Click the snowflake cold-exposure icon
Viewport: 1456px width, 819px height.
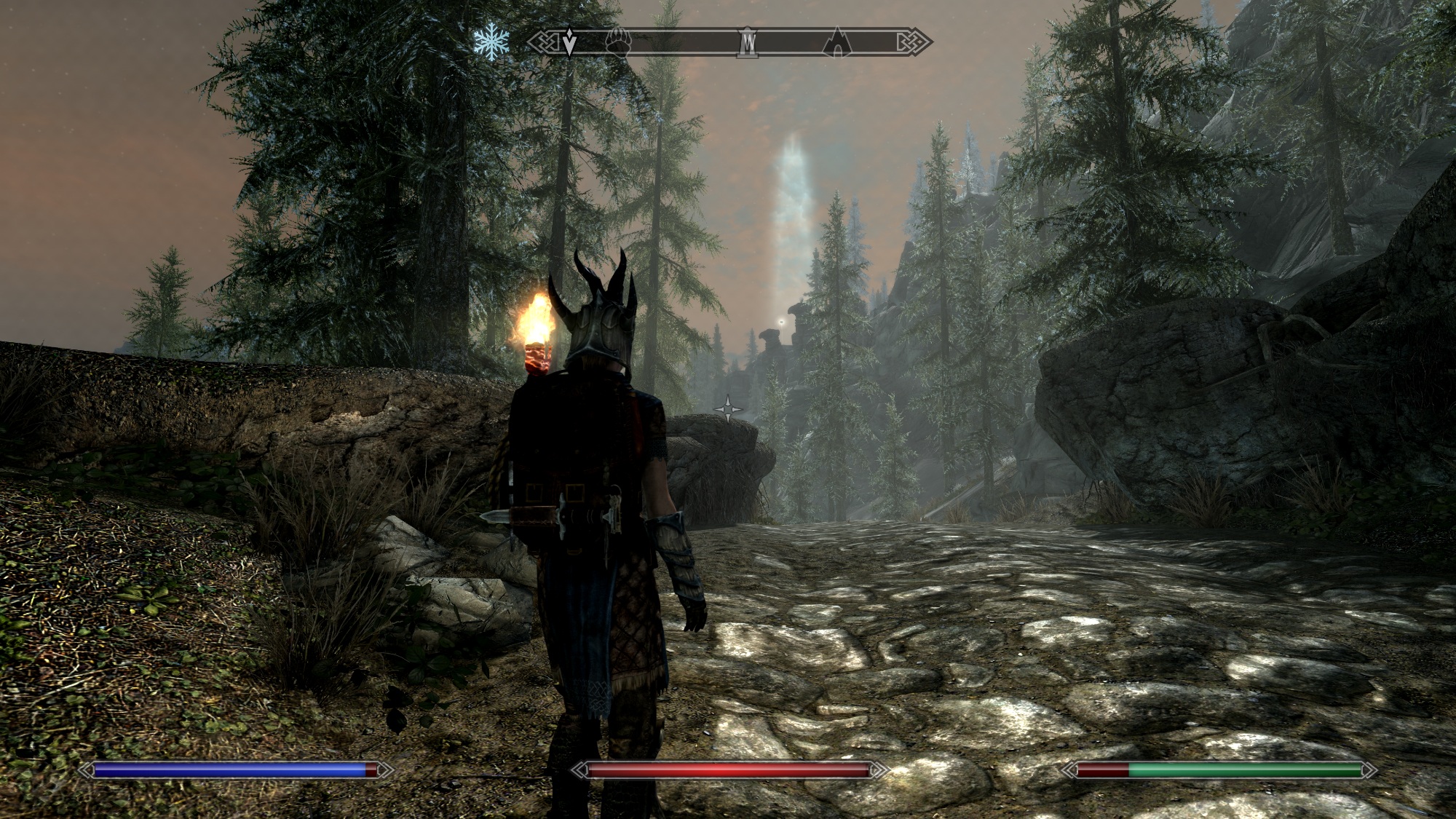tap(491, 43)
